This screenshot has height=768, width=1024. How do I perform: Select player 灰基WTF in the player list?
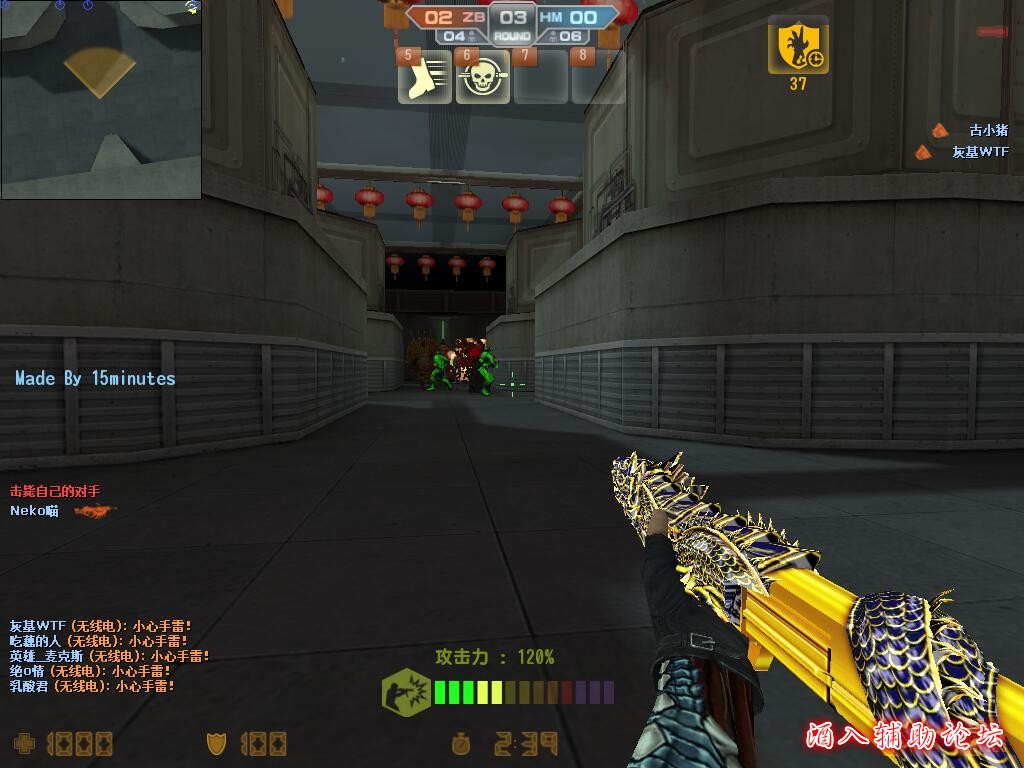coord(980,152)
